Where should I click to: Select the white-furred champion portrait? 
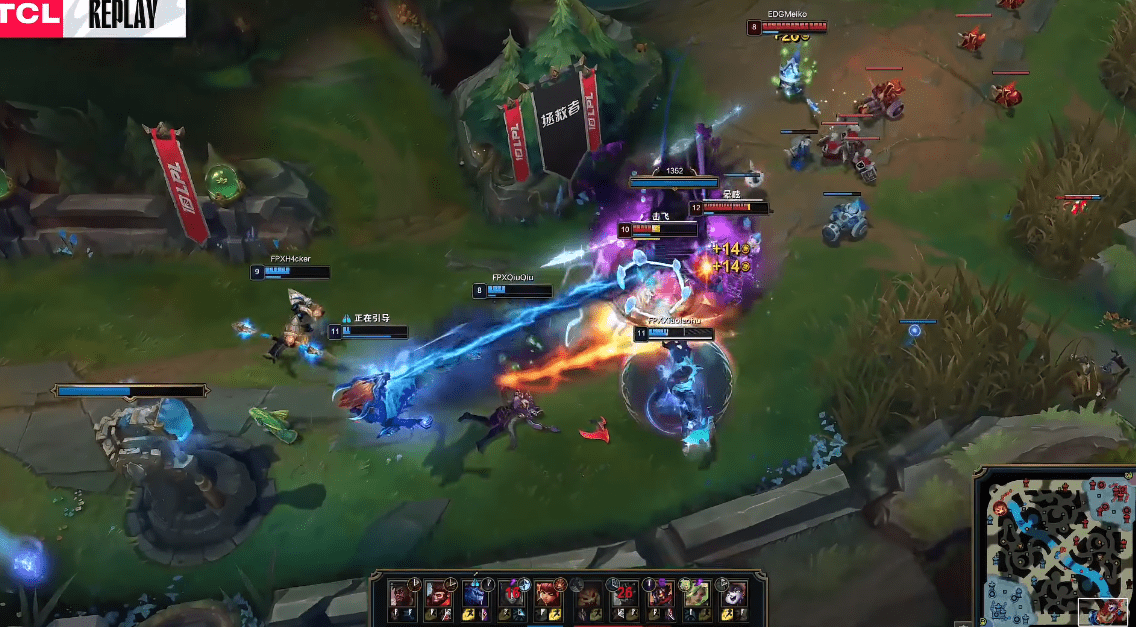(x=733, y=593)
